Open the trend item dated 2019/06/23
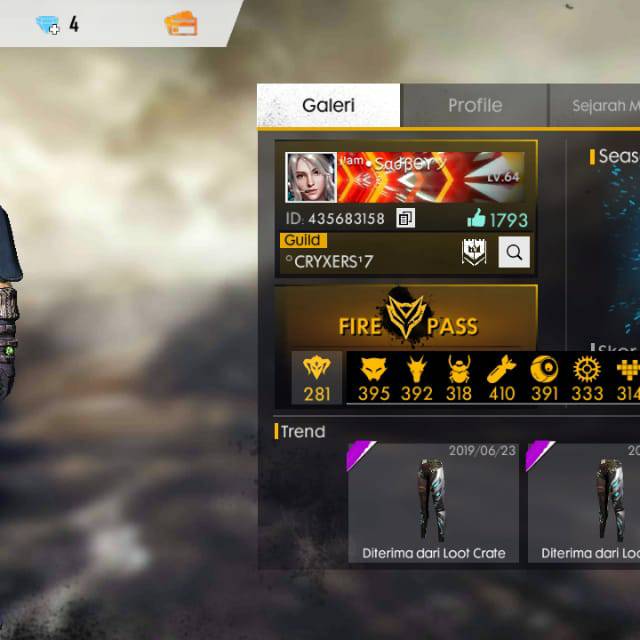The height and width of the screenshot is (640, 640). click(x=432, y=503)
